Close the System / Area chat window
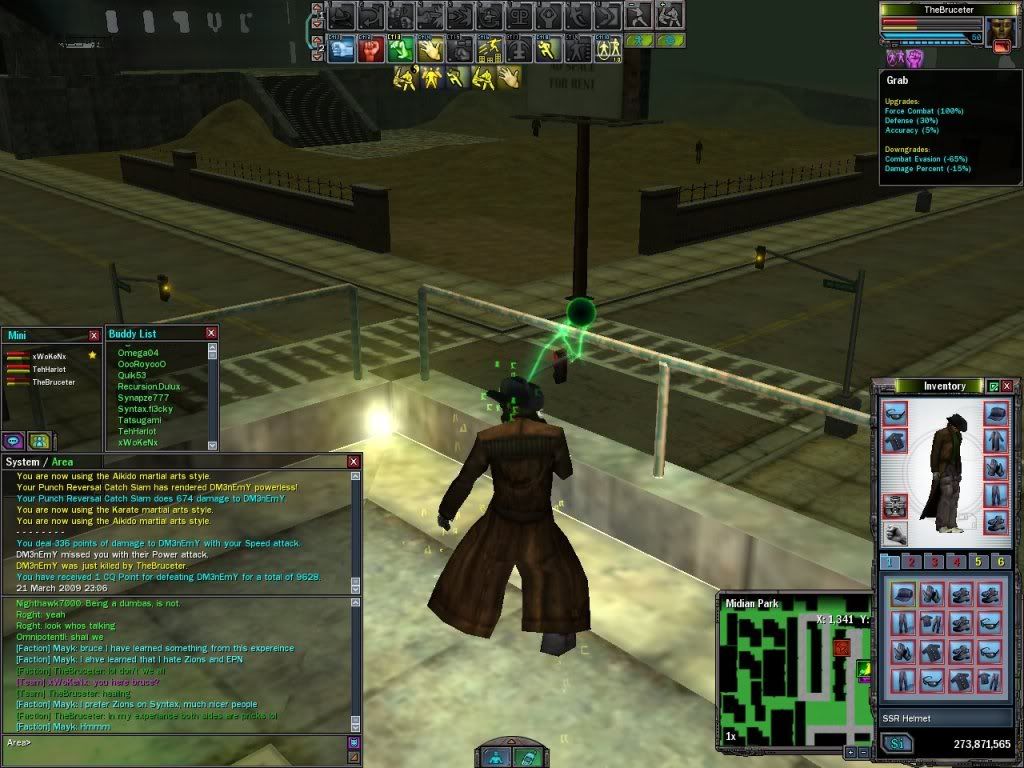This screenshot has height=768, width=1024. point(353,462)
